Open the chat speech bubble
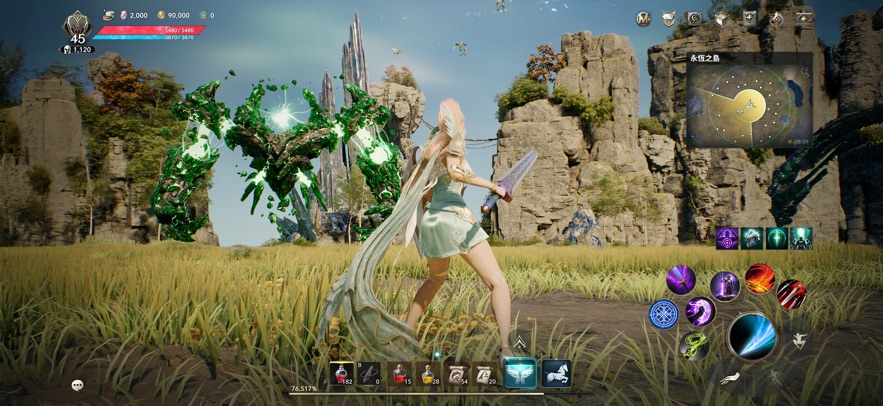The width and height of the screenshot is (883, 406). (77, 385)
